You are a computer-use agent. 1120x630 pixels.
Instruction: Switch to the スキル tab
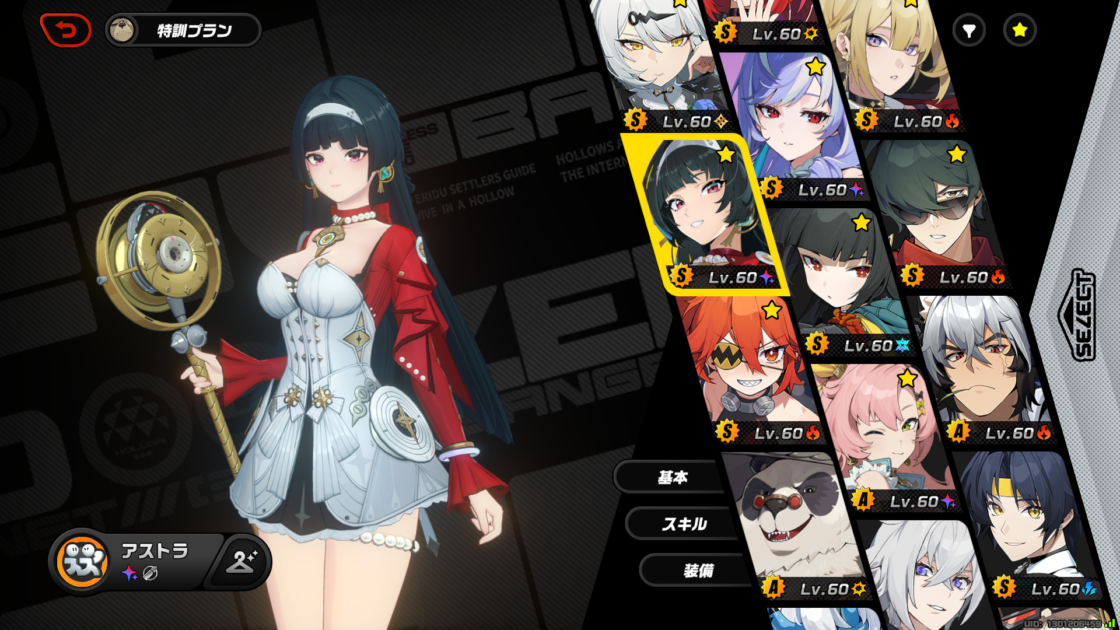(684, 523)
